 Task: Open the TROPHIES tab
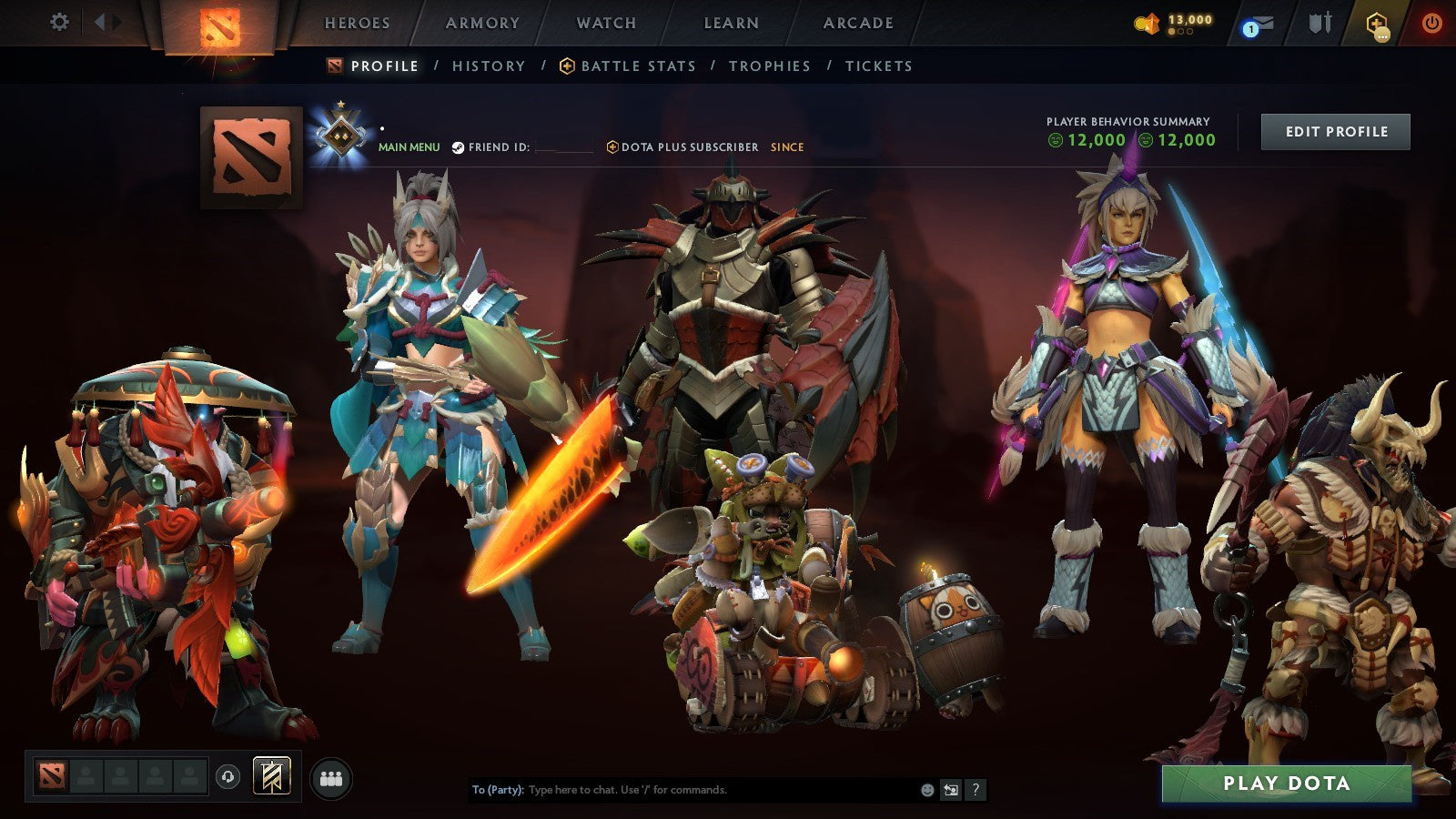(x=770, y=66)
